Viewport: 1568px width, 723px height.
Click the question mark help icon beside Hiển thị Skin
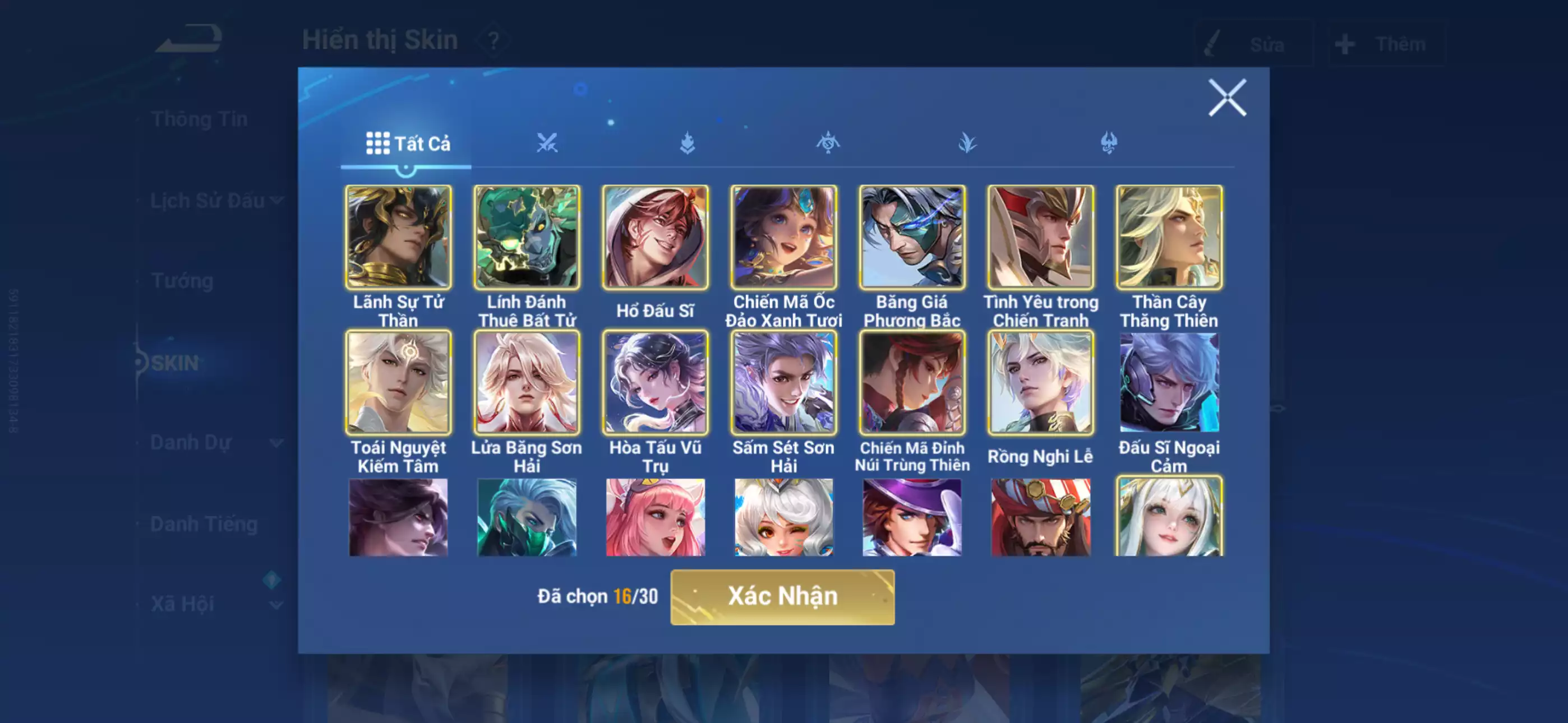[493, 41]
